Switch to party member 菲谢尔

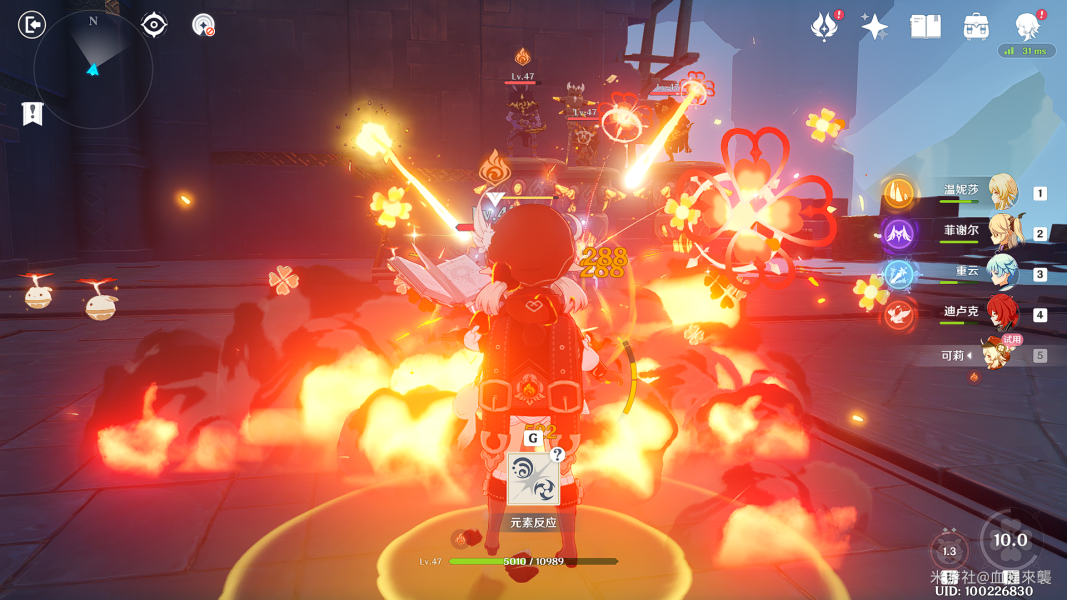(x=1000, y=232)
